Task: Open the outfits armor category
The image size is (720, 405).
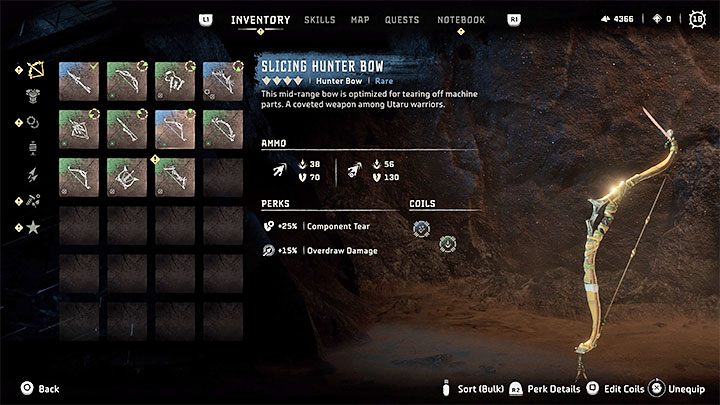Action: pyautogui.click(x=33, y=97)
